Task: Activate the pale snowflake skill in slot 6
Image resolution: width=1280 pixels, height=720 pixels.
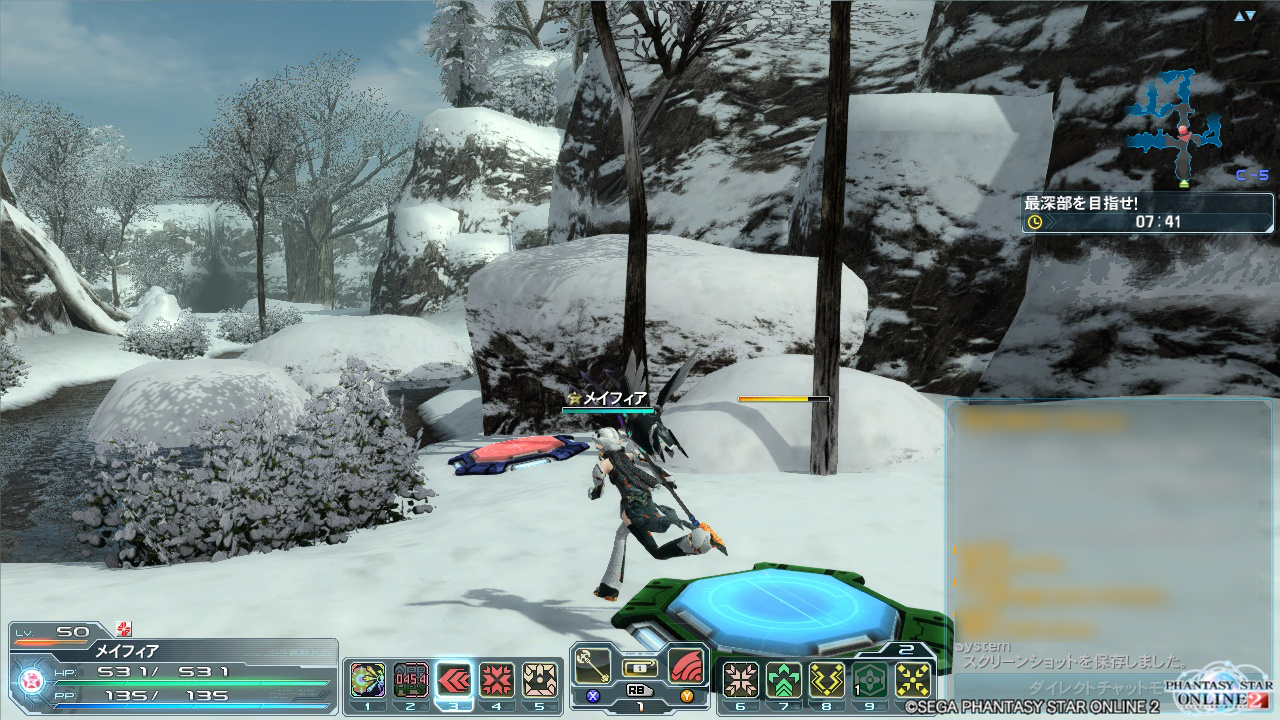Action: click(741, 680)
